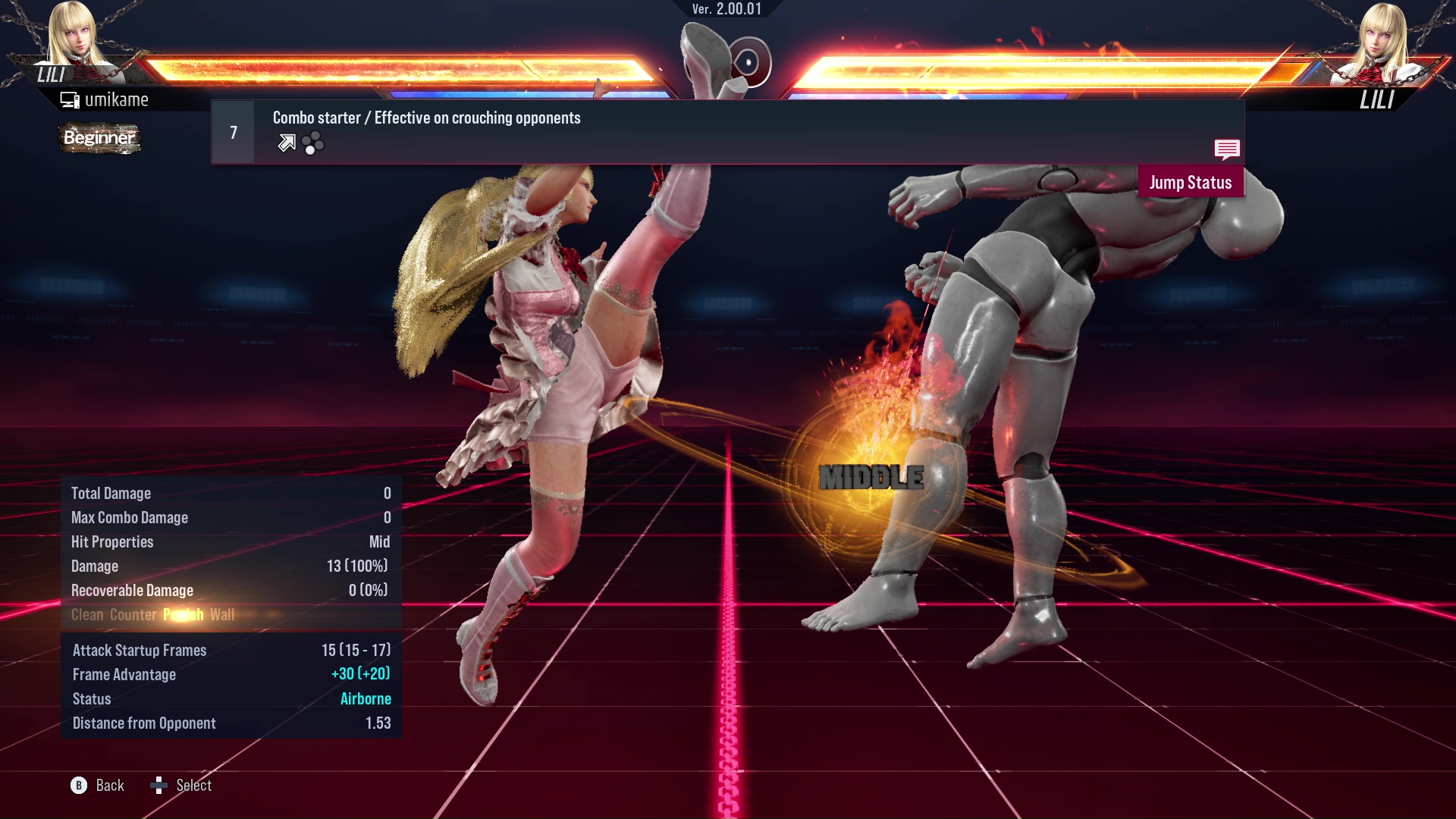Click the PC platform icon beside umikame

click(x=69, y=99)
